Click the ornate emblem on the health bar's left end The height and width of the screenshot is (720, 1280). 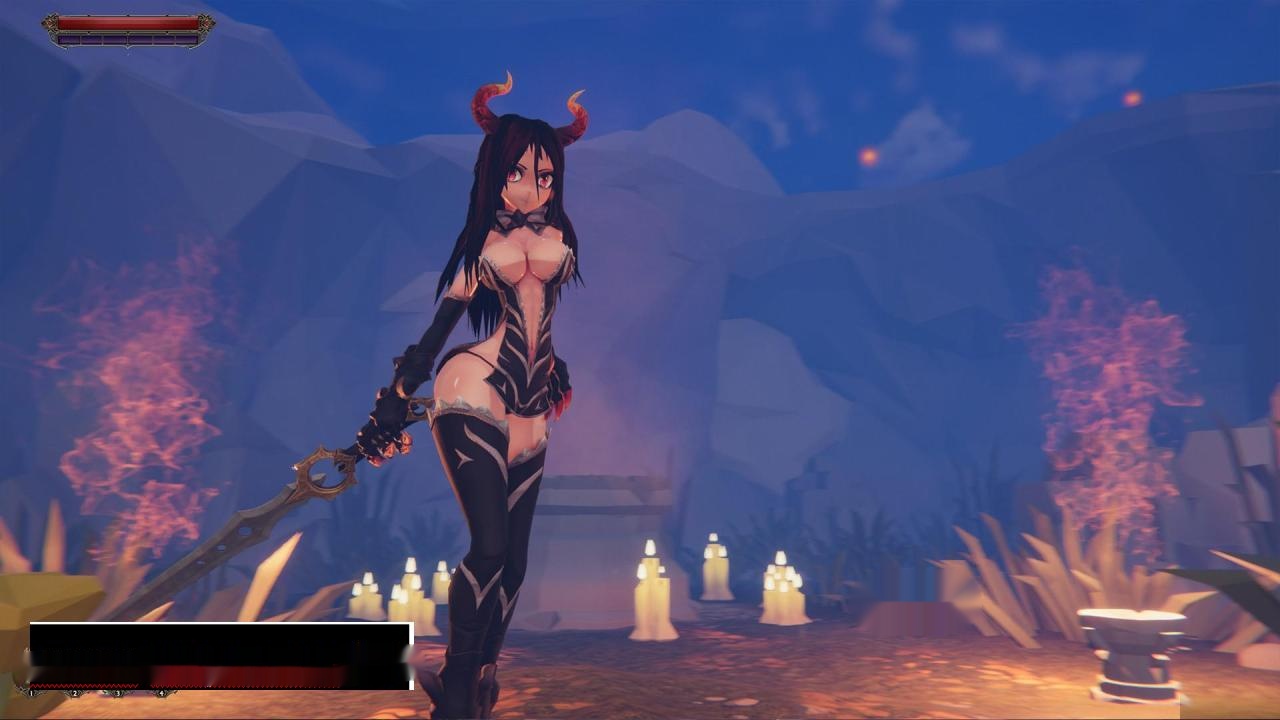pyautogui.click(x=50, y=22)
